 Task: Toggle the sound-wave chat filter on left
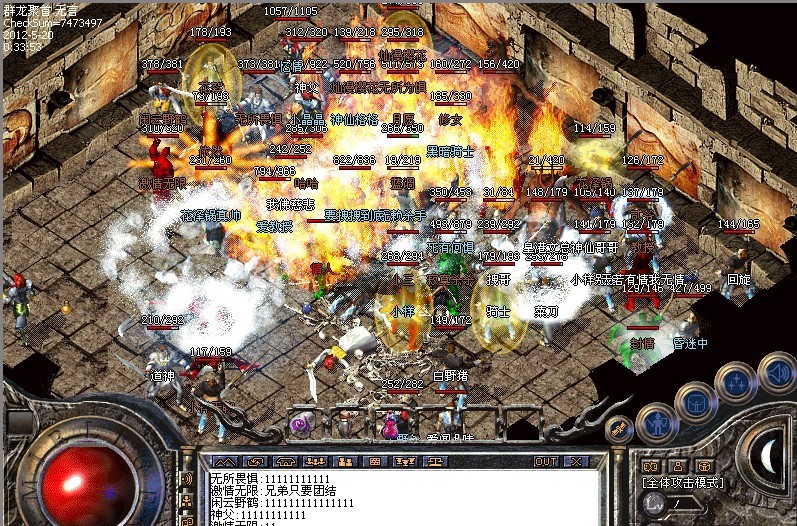[186, 479]
